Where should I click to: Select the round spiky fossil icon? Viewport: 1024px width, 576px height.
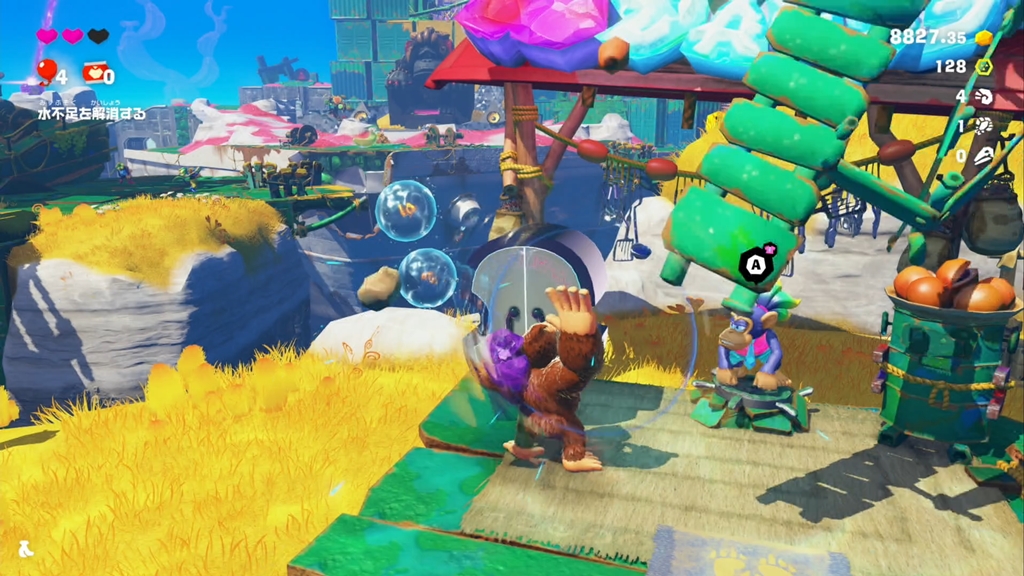(984, 126)
